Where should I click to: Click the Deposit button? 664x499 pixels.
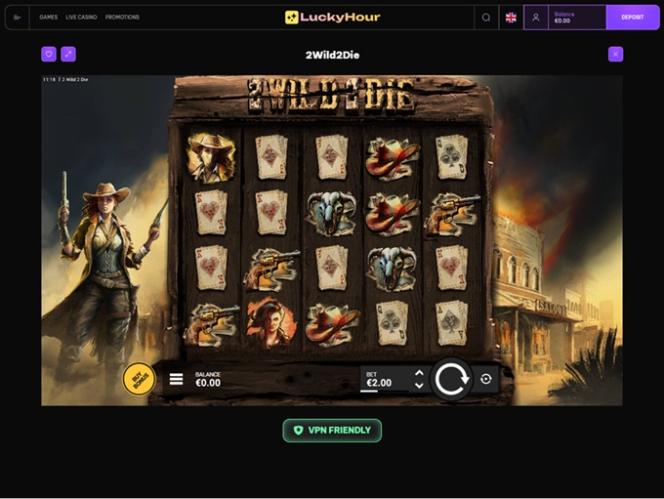tap(632, 17)
